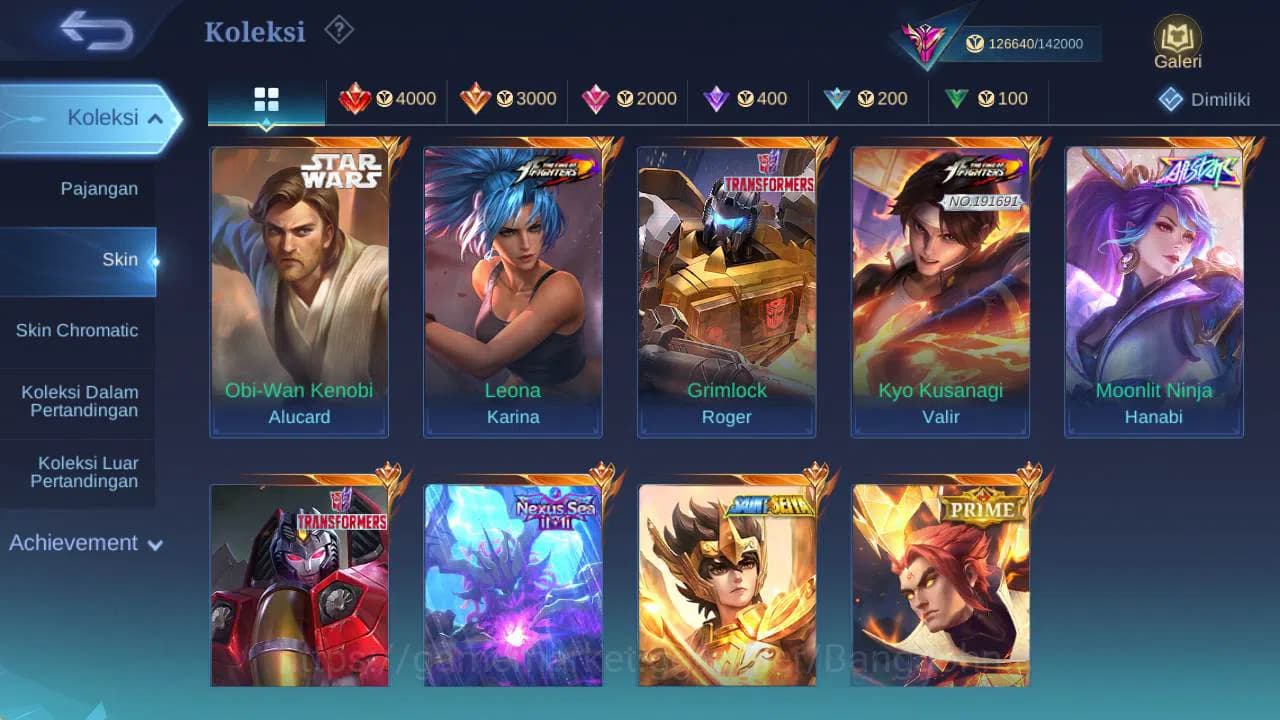Switch to the Skin Chromatic category

pos(78,330)
